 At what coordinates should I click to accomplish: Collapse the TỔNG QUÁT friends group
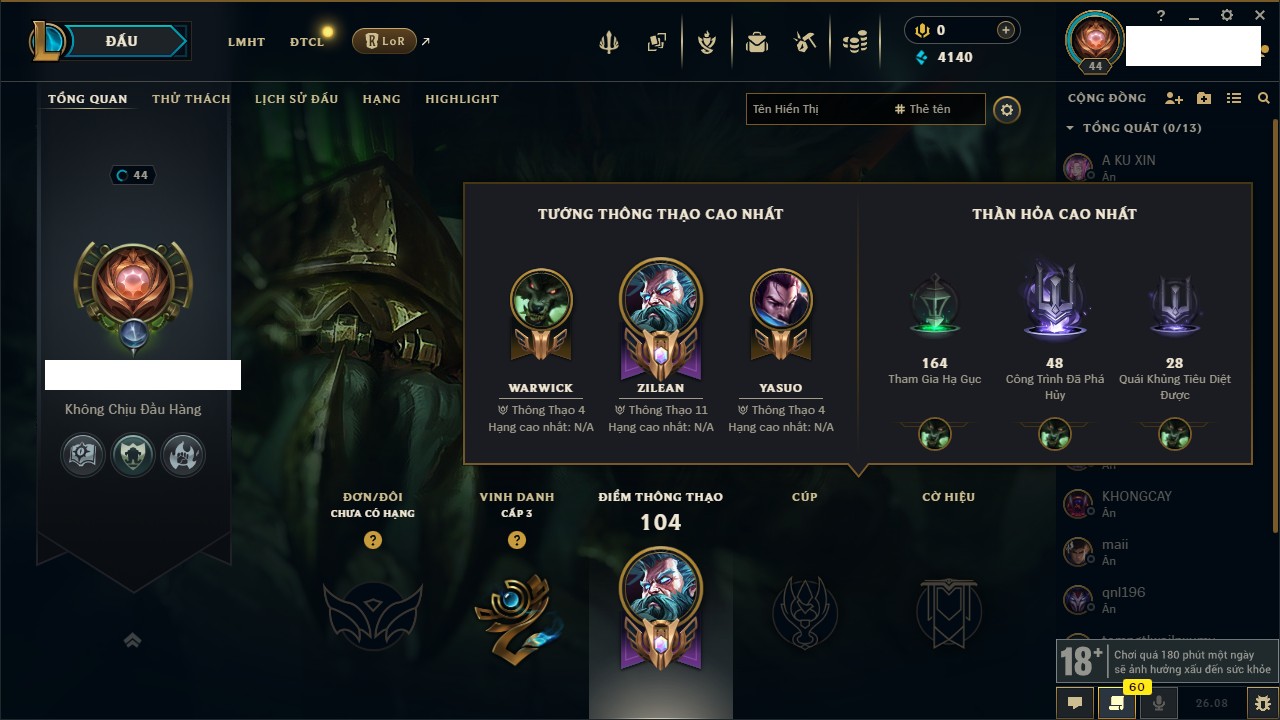tap(1070, 128)
